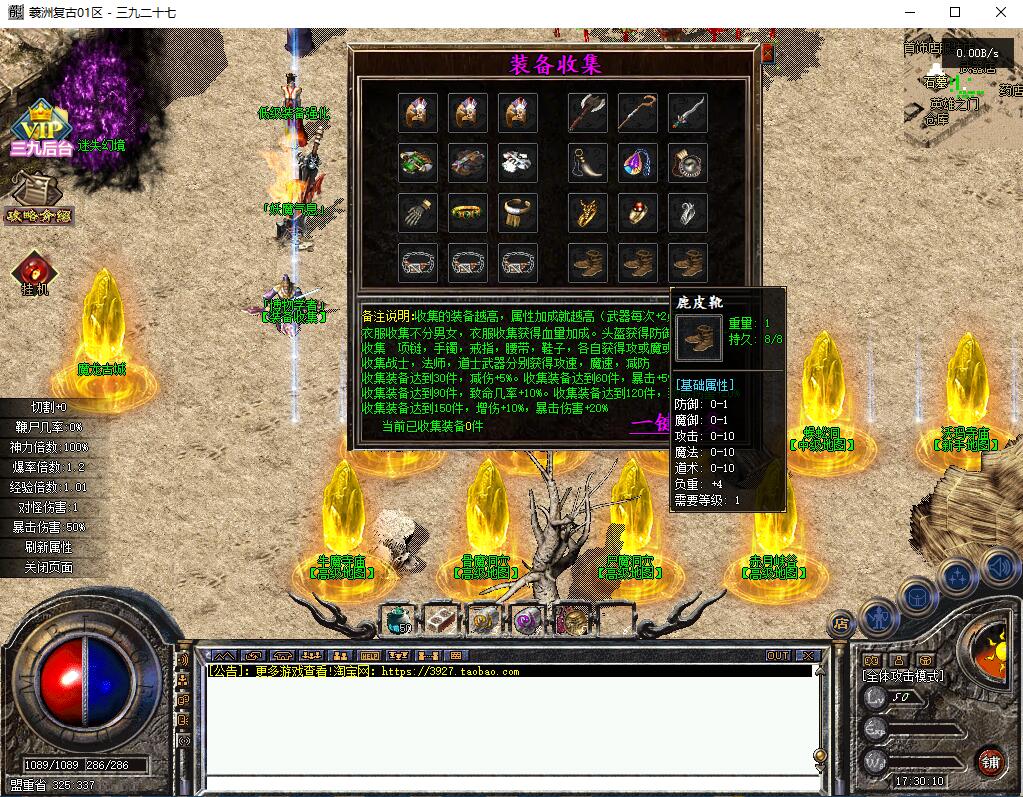
Task: Open the 店 shop button
Action: coord(840,623)
